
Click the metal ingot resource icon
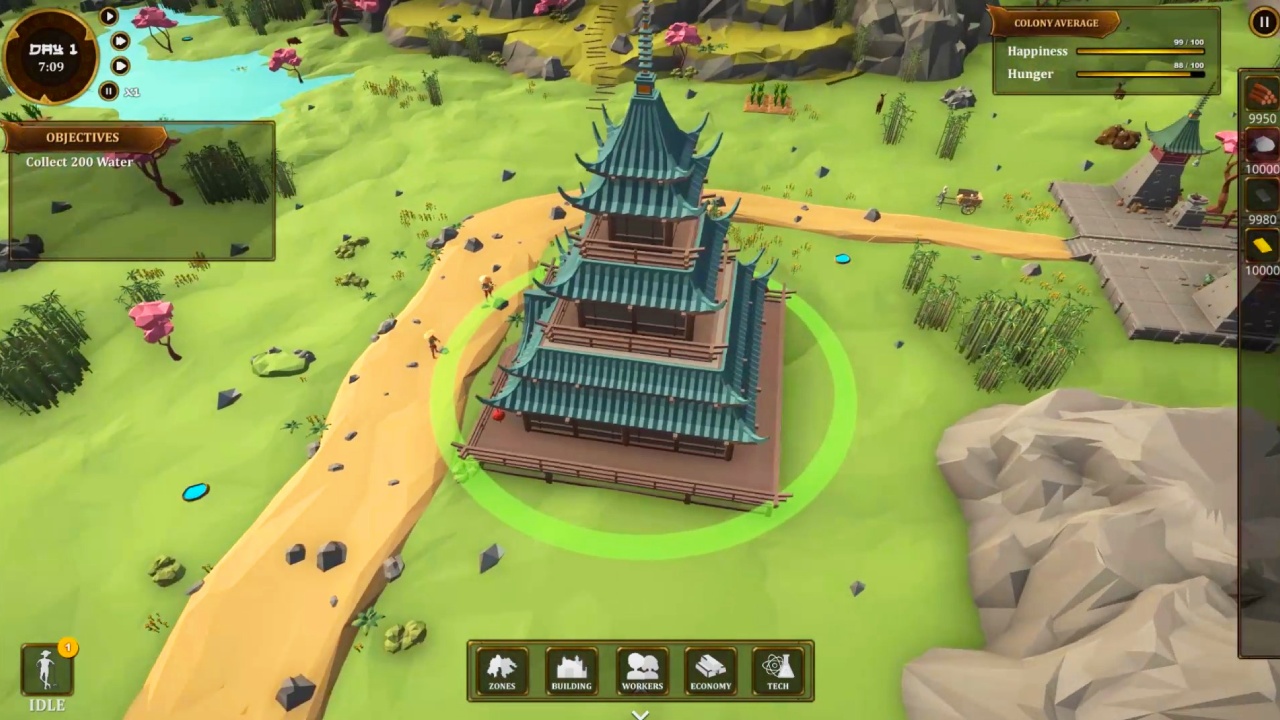[x=1262, y=196]
